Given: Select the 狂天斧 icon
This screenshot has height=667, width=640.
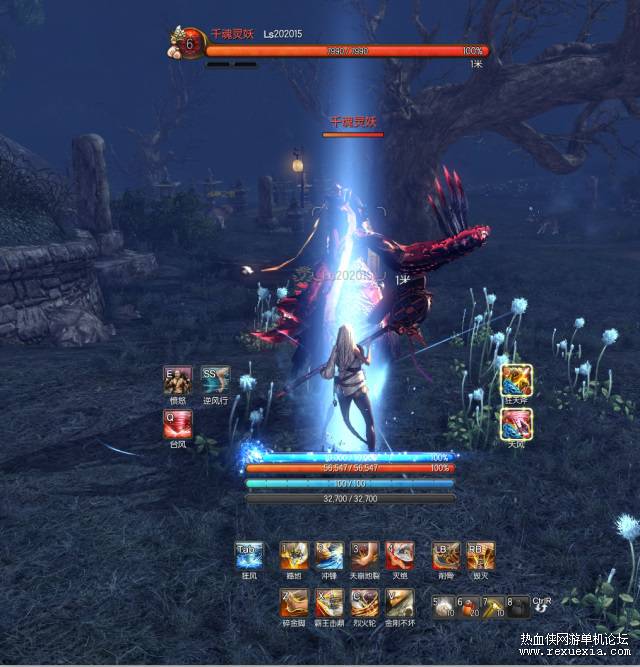Looking at the screenshot, I should point(516,380).
